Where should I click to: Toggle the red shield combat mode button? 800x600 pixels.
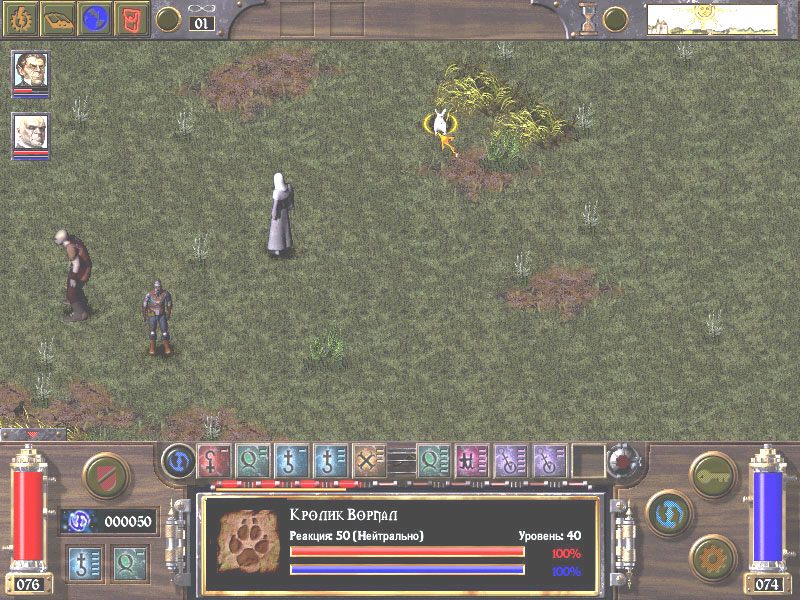[101, 474]
